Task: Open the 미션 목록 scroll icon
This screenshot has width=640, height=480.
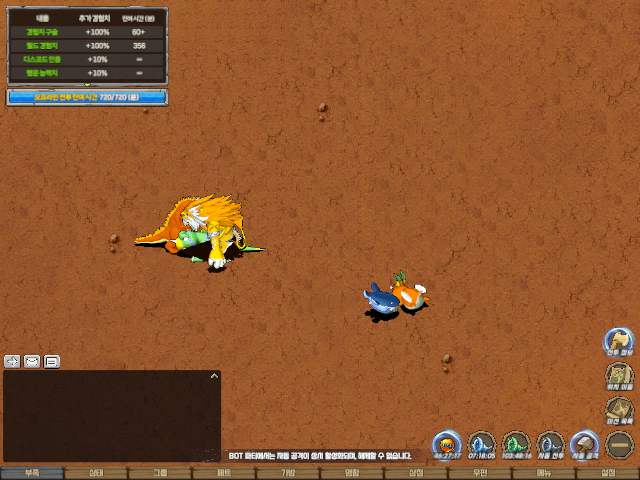Action: [619, 410]
